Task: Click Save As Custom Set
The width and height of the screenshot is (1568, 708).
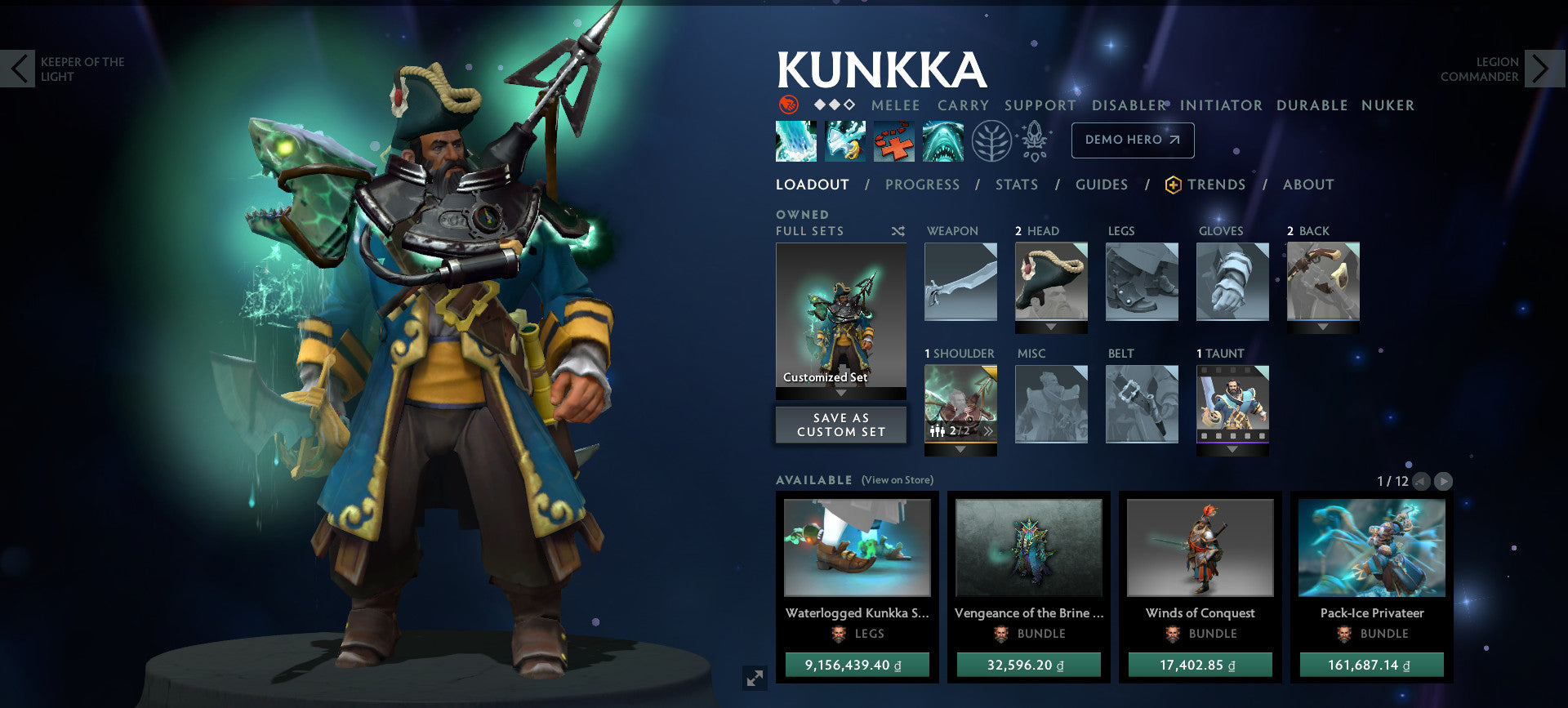Action: 840,425
